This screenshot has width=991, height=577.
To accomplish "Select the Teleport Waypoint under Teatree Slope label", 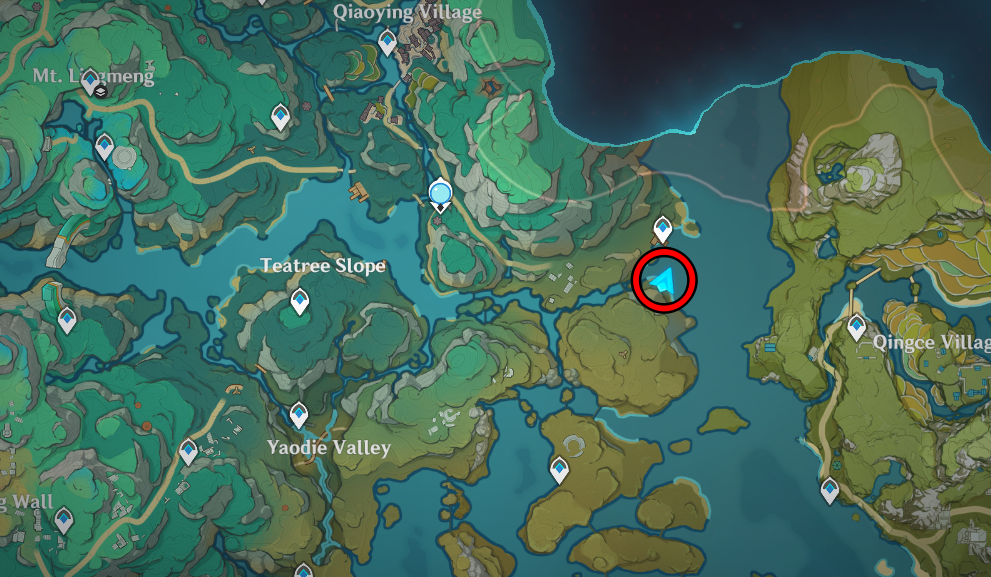I will [299, 300].
